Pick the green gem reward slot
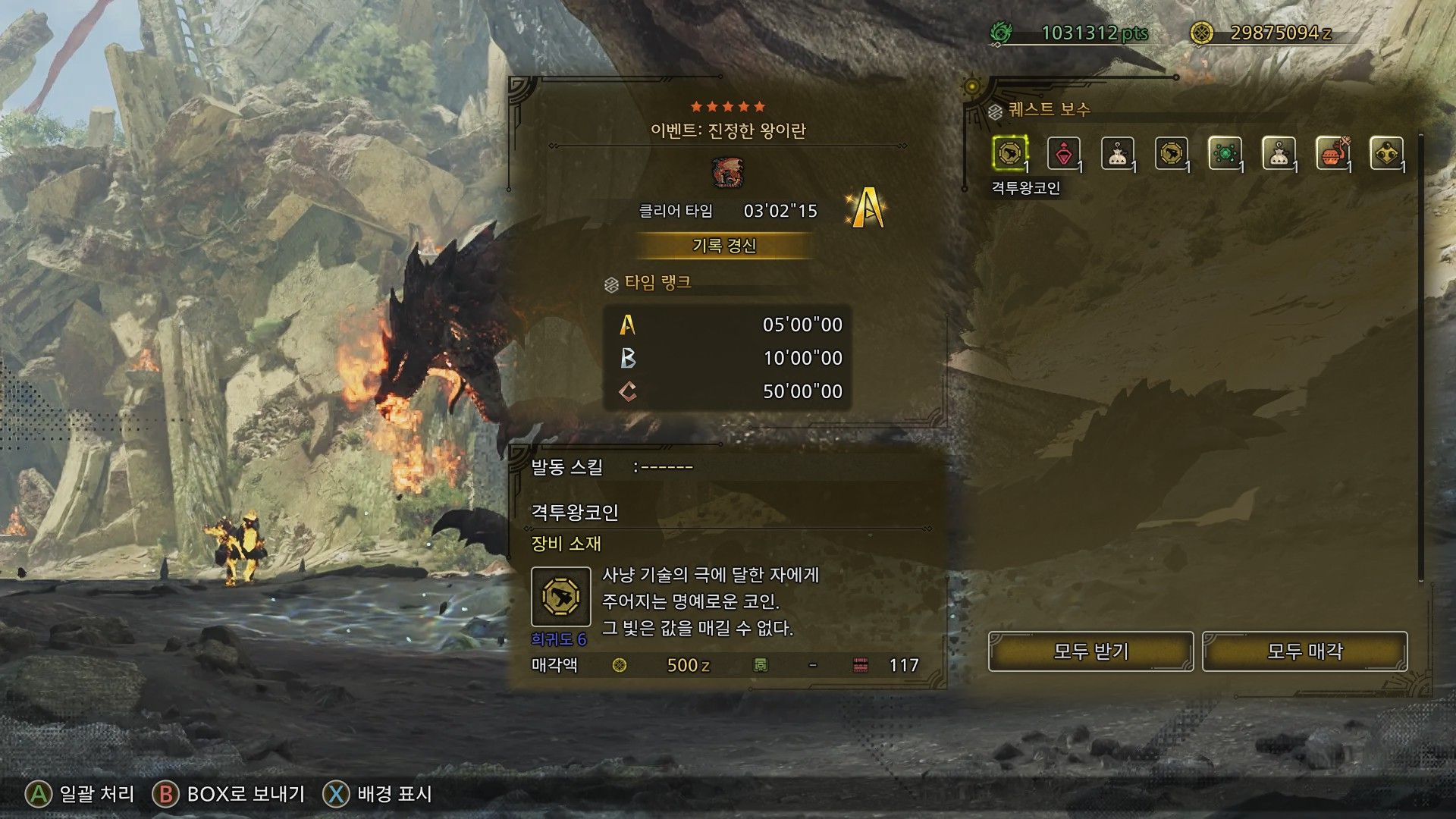The height and width of the screenshot is (819, 1456). tap(1225, 154)
